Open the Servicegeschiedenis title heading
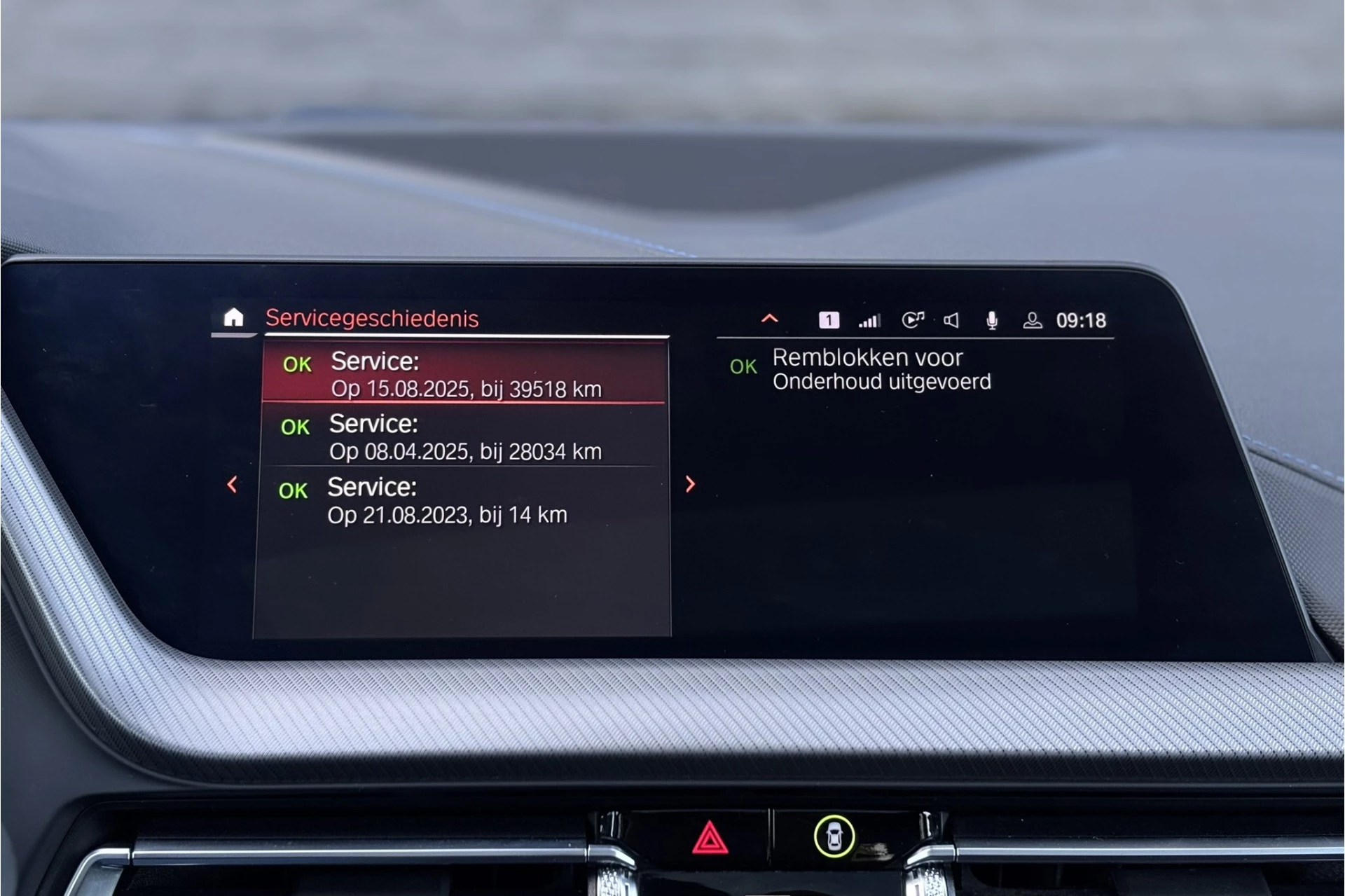The image size is (1345, 896). pyautogui.click(x=373, y=319)
